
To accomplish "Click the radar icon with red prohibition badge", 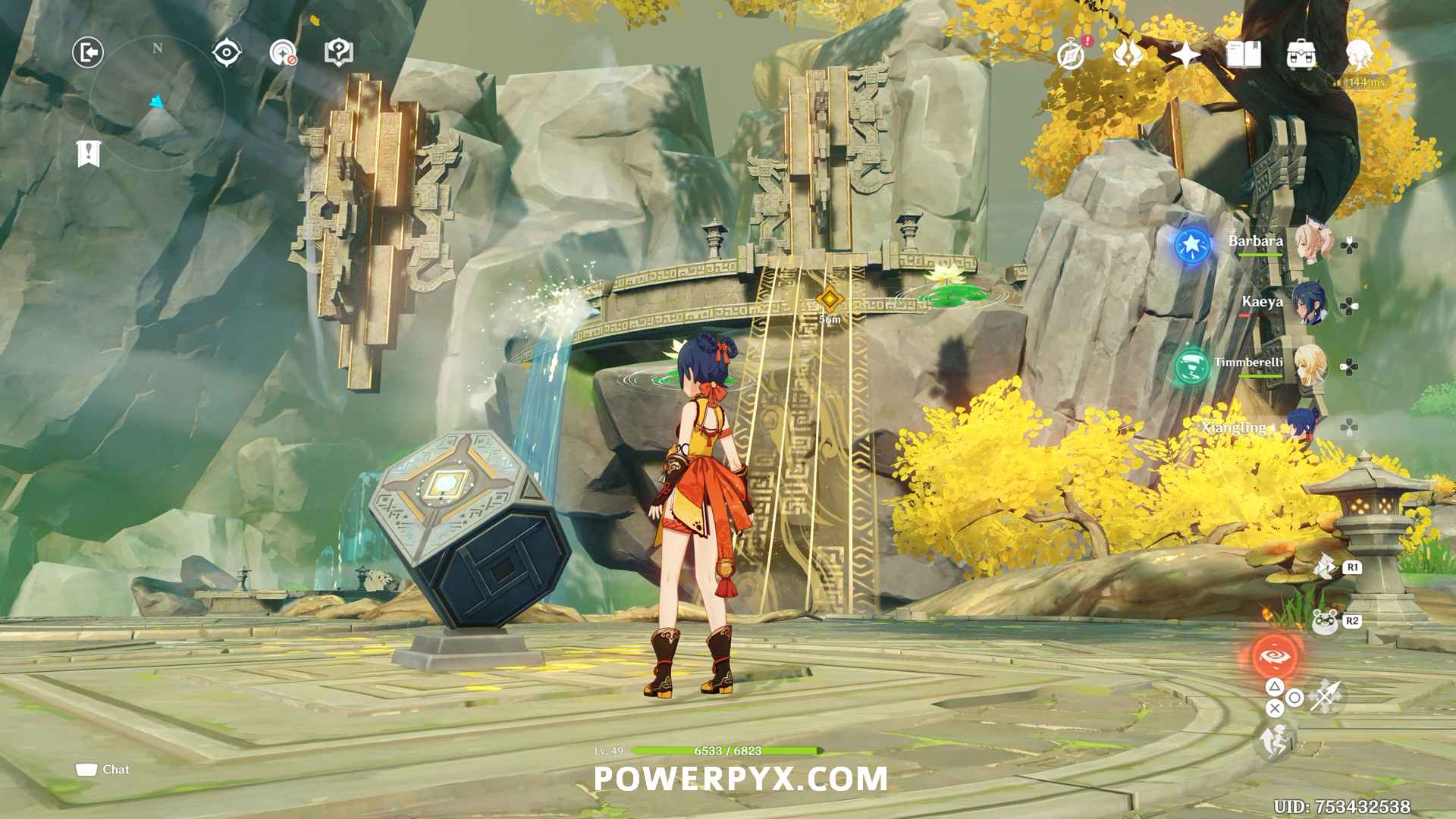I will point(283,53).
